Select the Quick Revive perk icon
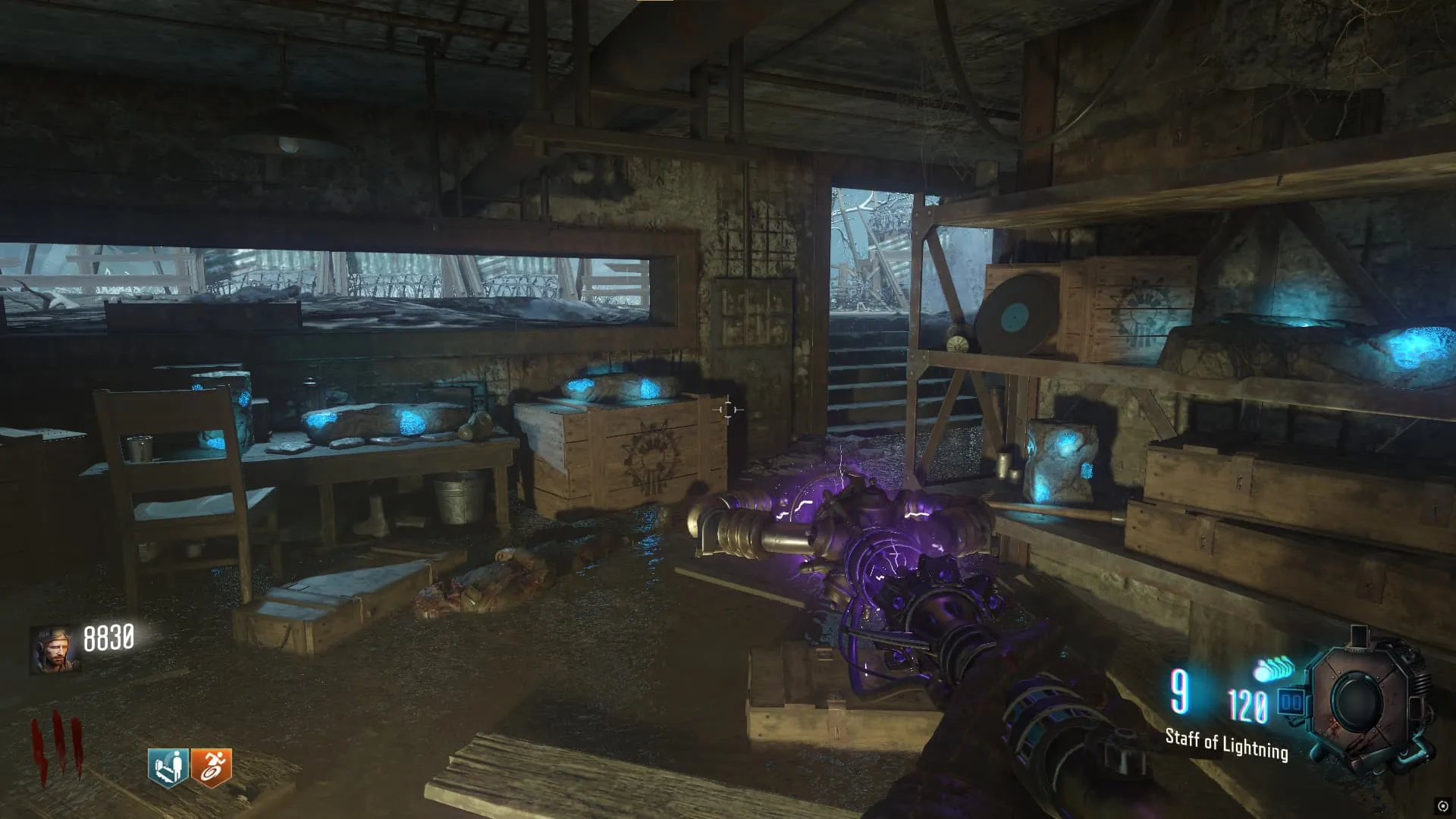The height and width of the screenshot is (819, 1456). (x=168, y=767)
